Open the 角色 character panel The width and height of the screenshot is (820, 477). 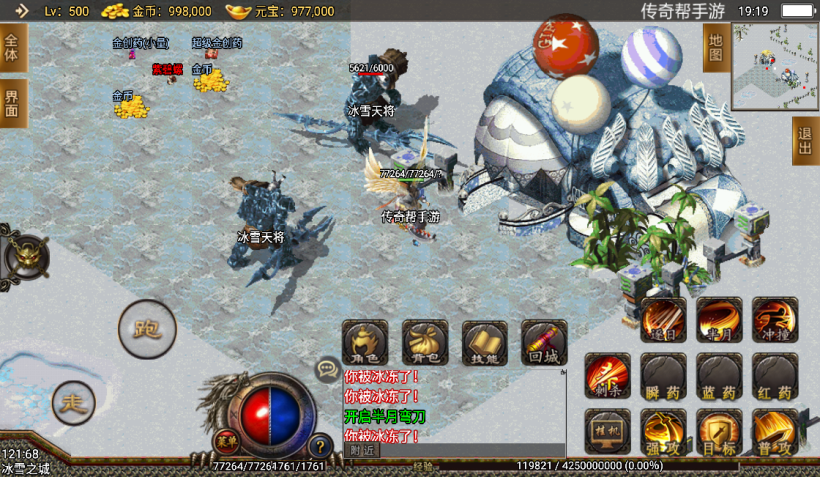365,342
